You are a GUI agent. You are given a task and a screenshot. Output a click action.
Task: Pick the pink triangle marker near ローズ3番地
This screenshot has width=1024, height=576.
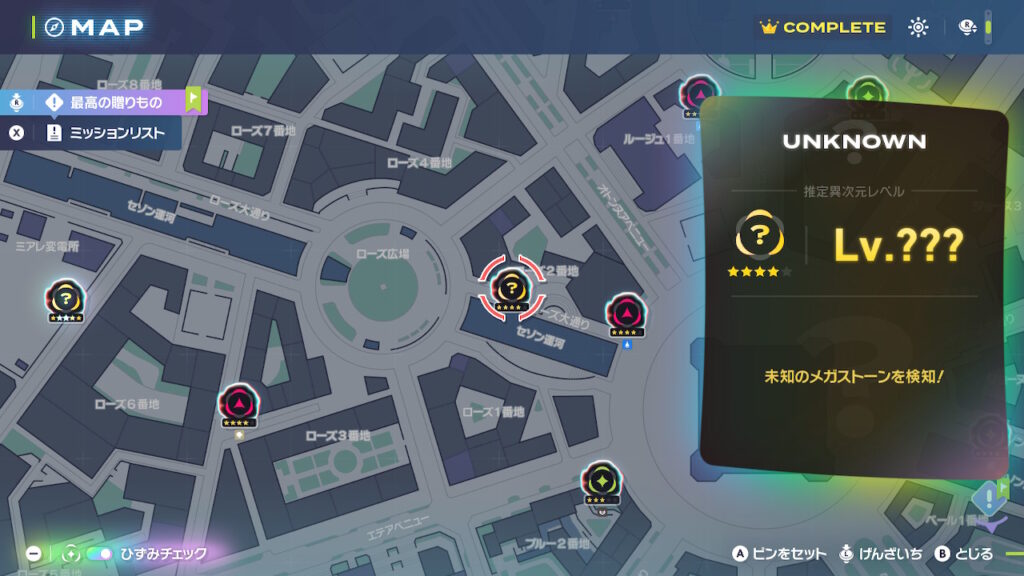[237, 405]
